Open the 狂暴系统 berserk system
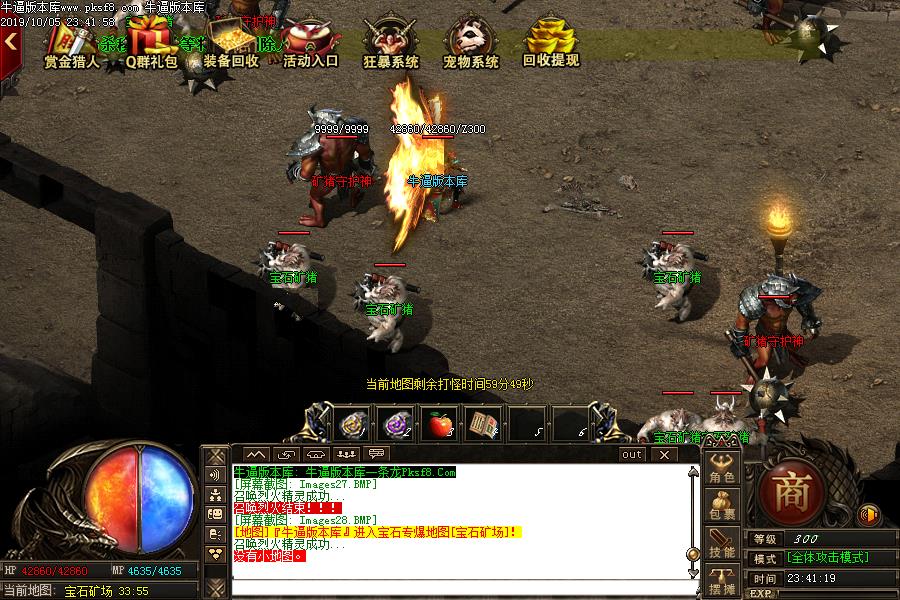The height and width of the screenshot is (600, 900). [x=391, y=45]
